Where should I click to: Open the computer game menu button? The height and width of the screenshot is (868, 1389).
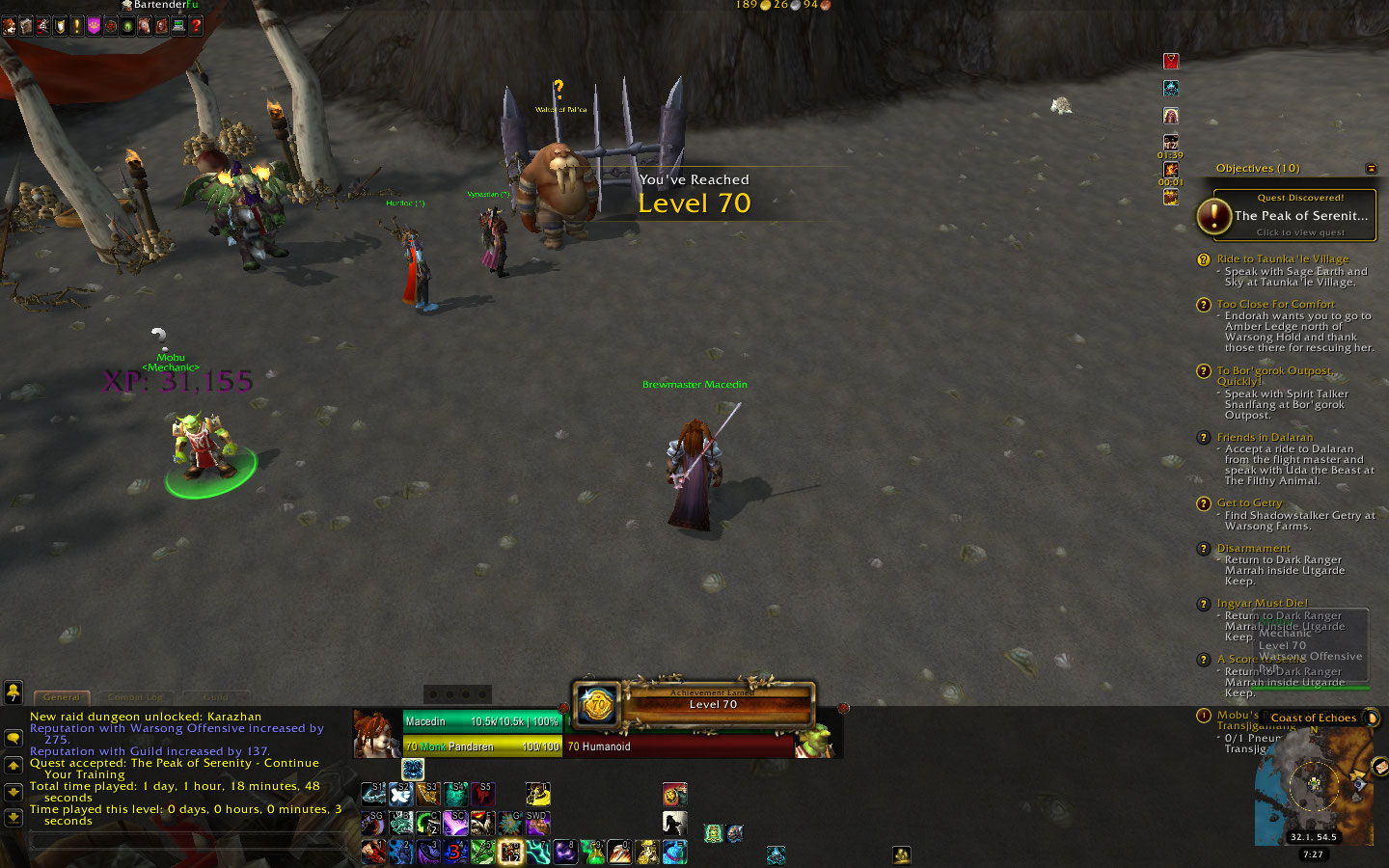(178, 26)
